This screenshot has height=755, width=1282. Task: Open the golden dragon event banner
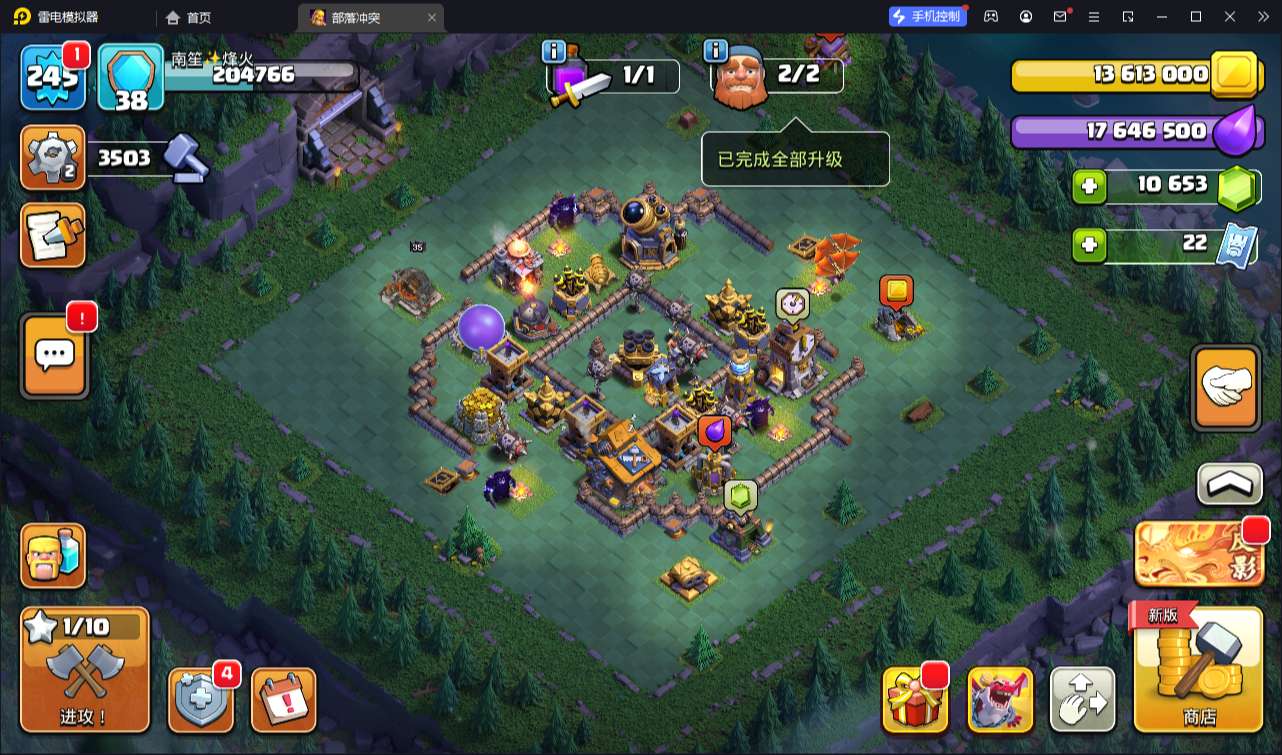click(x=1198, y=555)
